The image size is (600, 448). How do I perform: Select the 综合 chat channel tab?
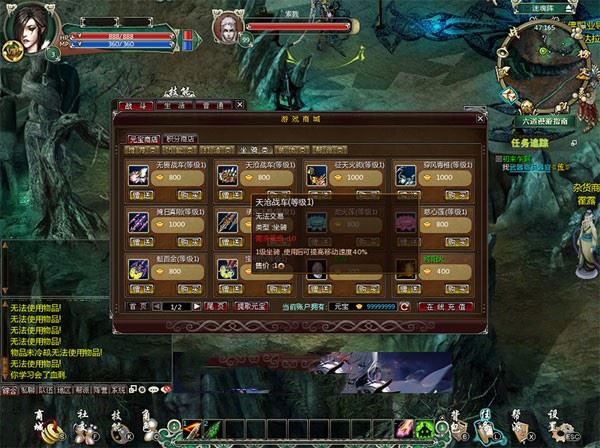pos(9,390)
